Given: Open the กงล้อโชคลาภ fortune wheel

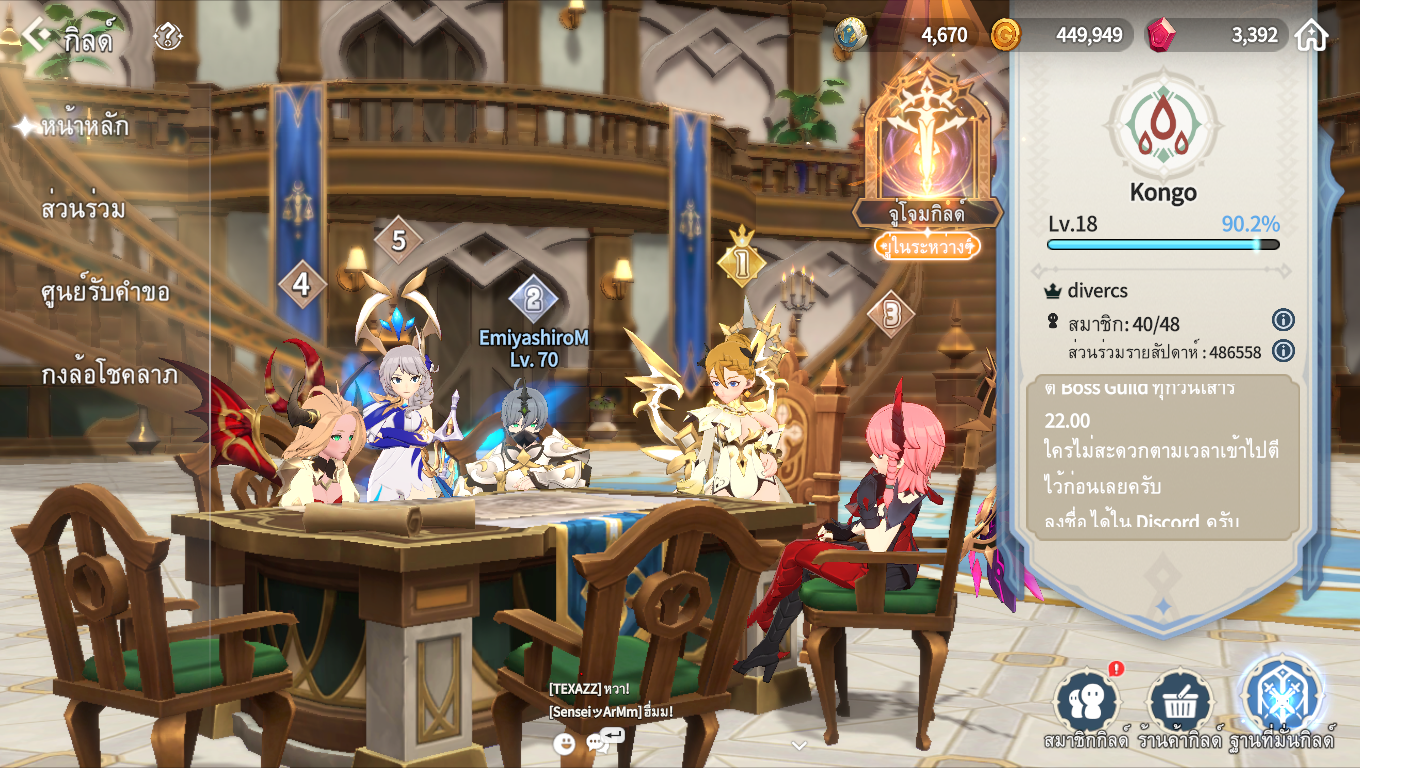Looking at the screenshot, I should point(109,376).
